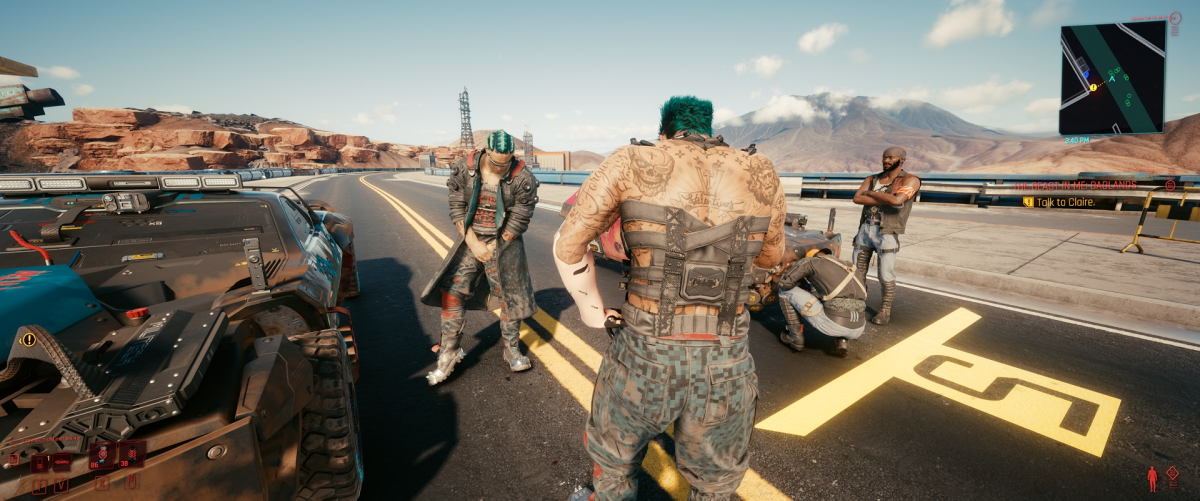
Task: Click the diamond-shaped icon beside the body indicator
Action: tap(1172, 473)
